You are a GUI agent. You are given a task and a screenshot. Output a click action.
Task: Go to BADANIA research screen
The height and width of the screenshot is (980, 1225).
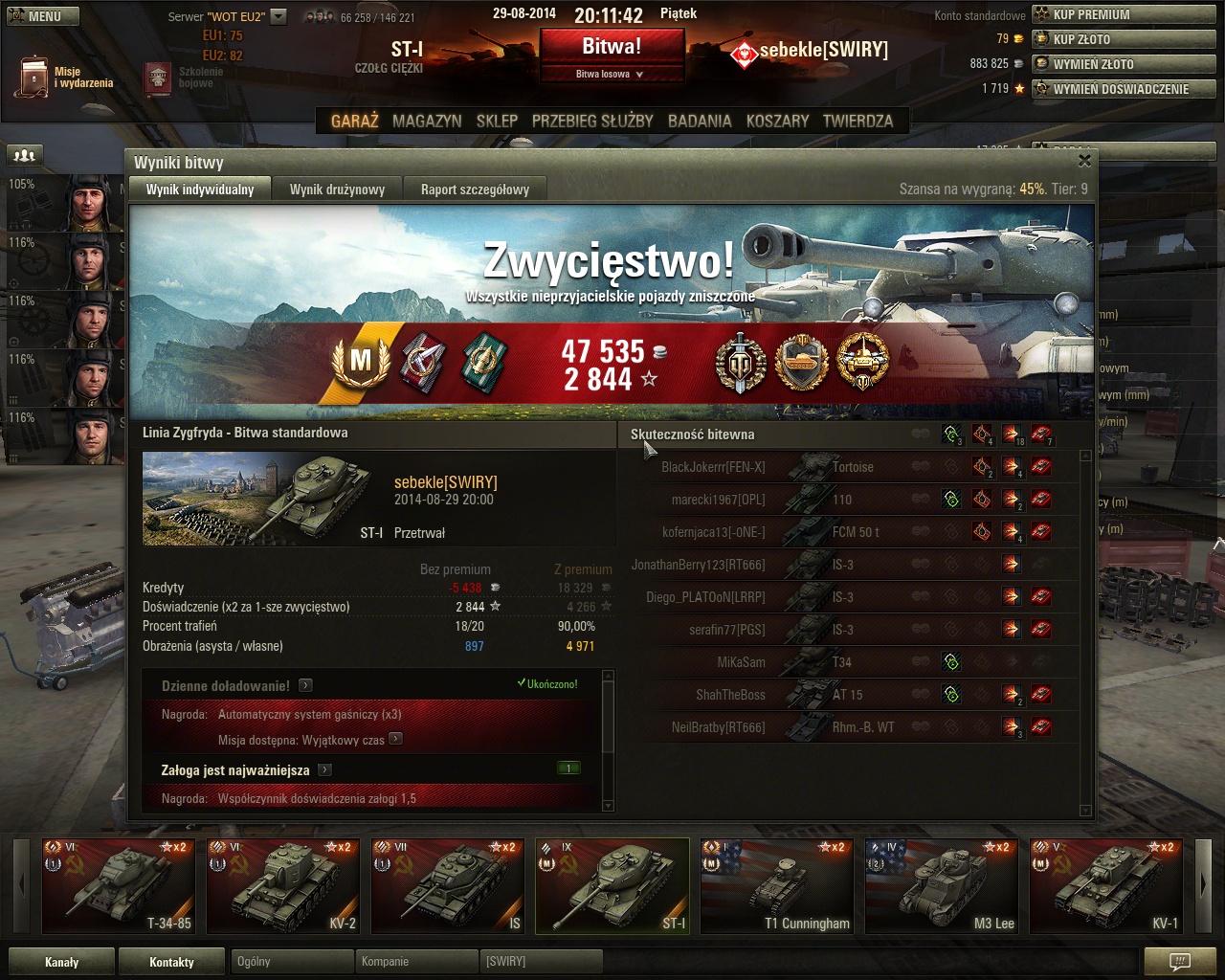700,122
